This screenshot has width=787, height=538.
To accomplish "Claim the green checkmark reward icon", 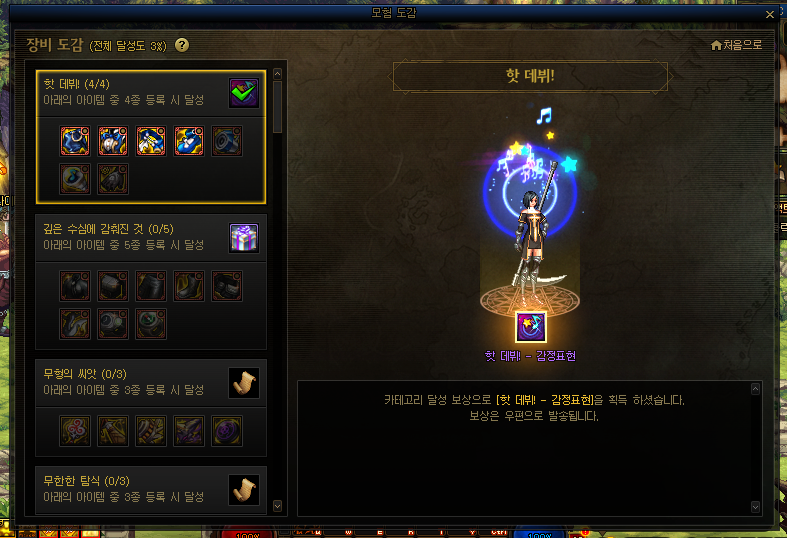I will (x=243, y=93).
